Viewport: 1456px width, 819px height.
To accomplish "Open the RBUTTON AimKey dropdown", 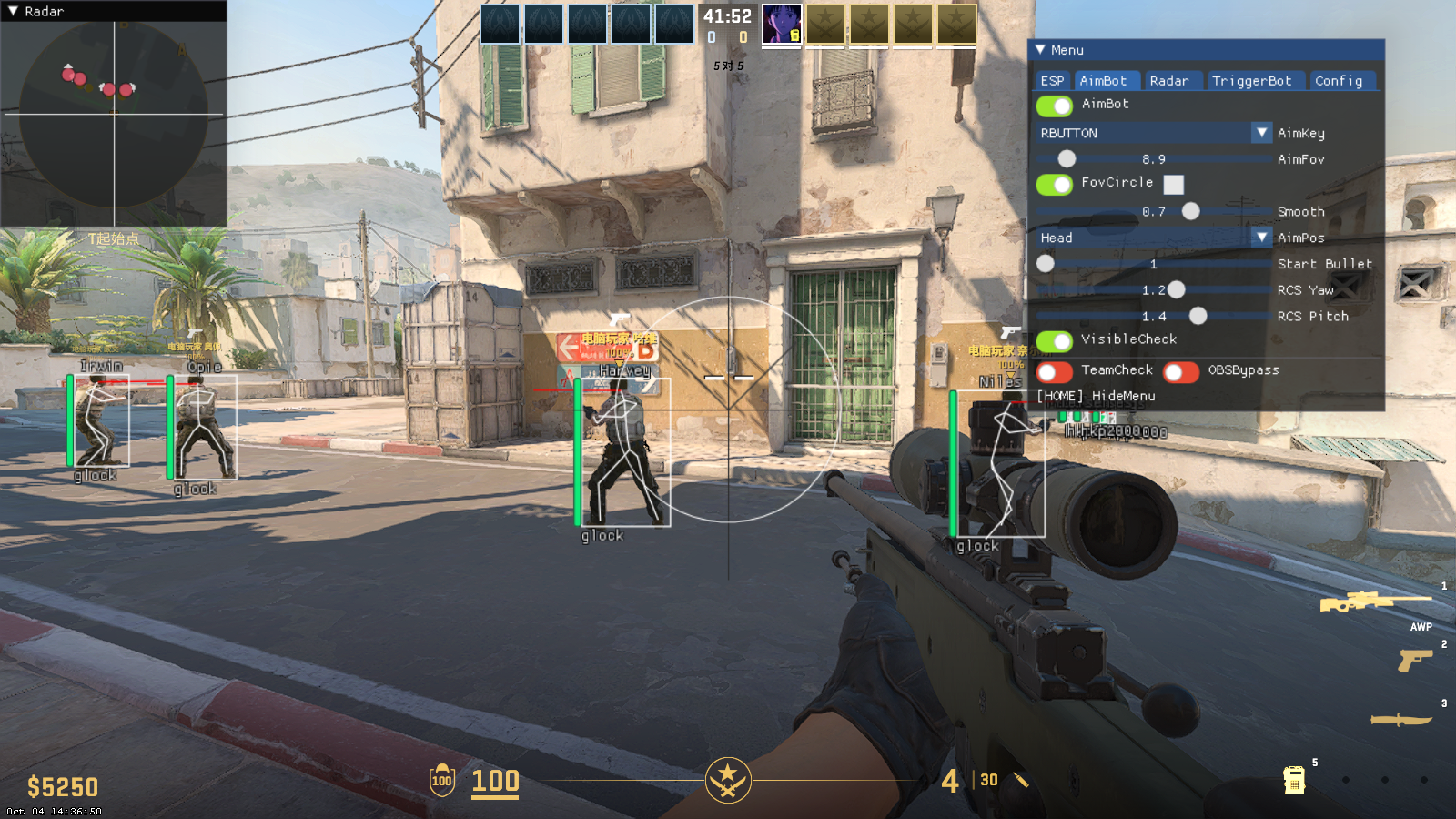I will [1262, 133].
